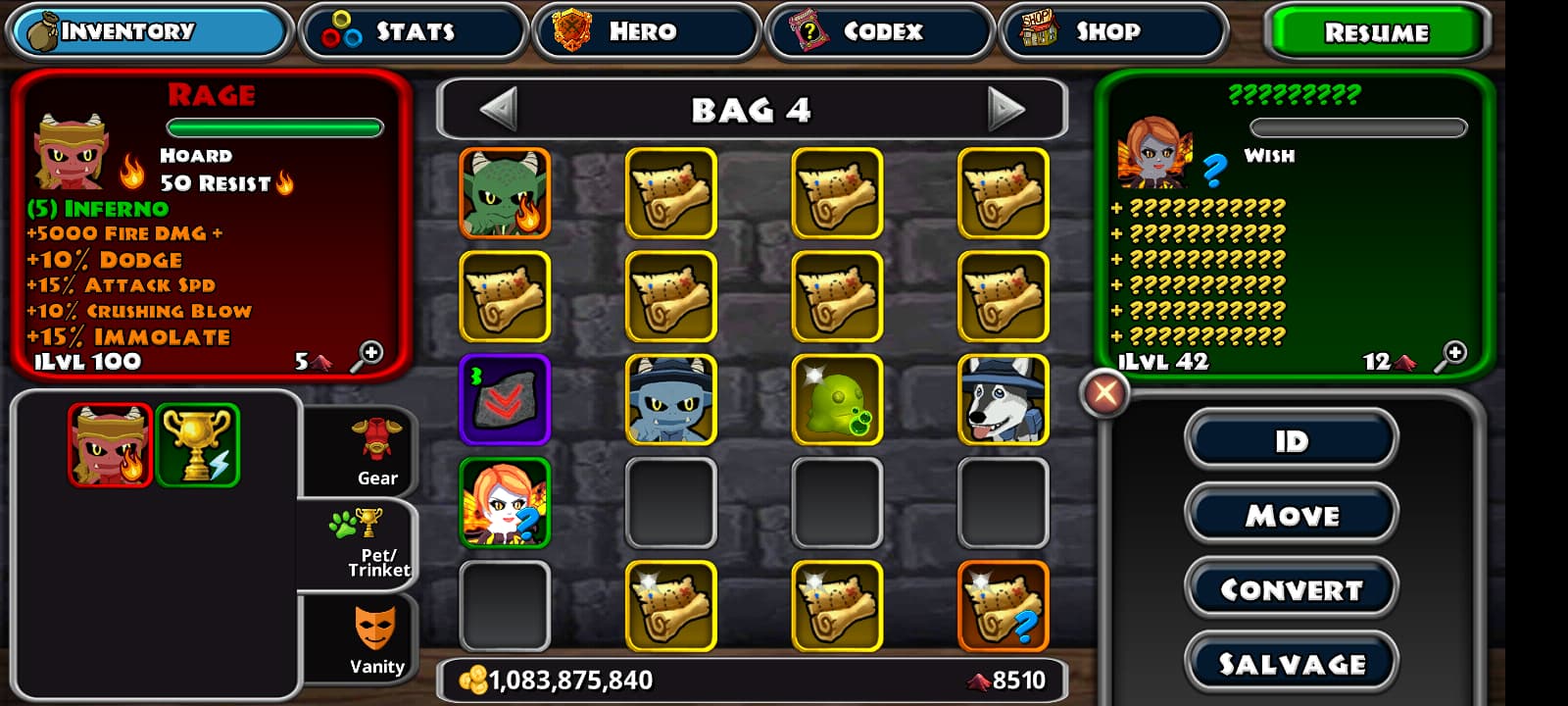Open the Hero tab
This screenshot has width=1568, height=706.
coord(646,31)
